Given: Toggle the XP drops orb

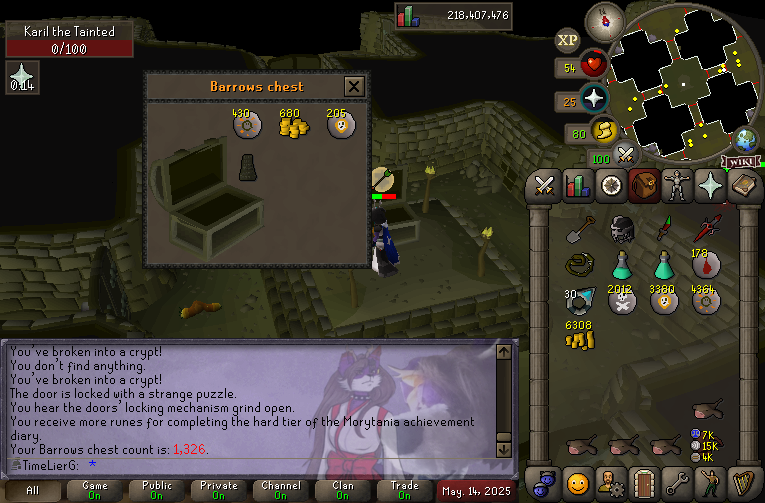Looking at the screenshot, I should click(x=567, y=40).
